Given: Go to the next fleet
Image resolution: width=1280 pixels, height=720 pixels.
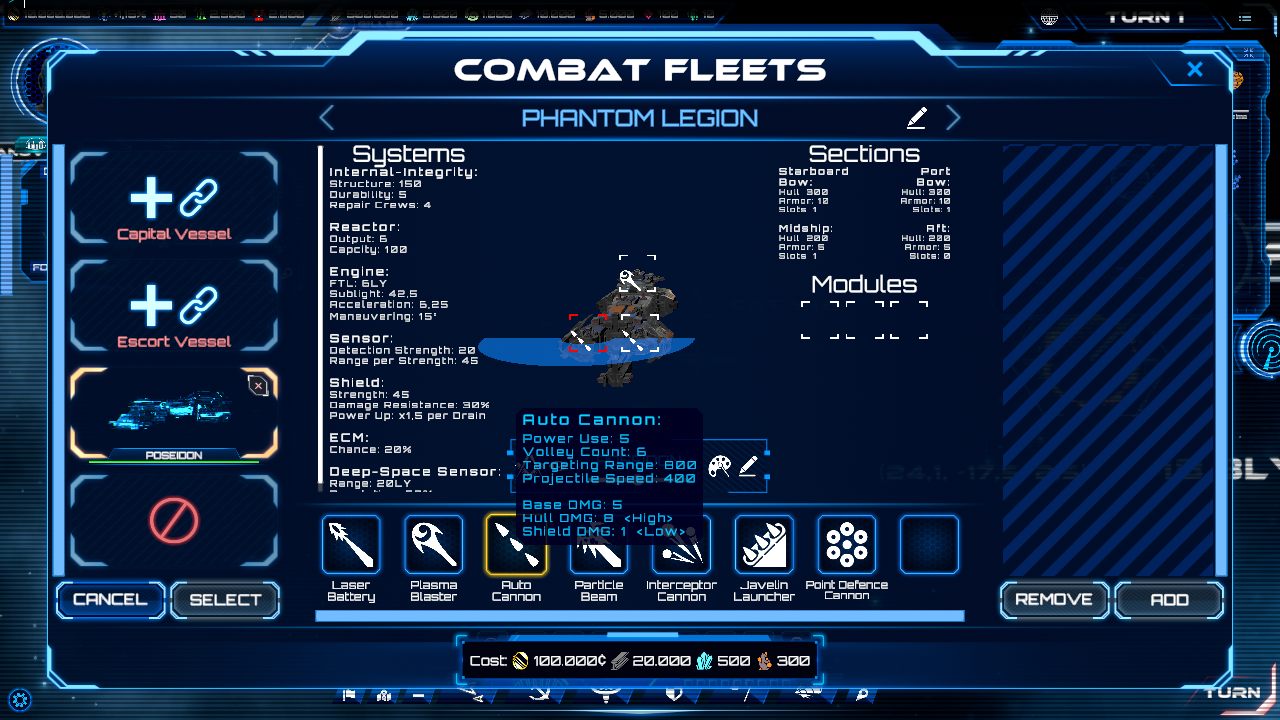Looking at the screenshot, I should pyautogui.click(x=953, y=118).
